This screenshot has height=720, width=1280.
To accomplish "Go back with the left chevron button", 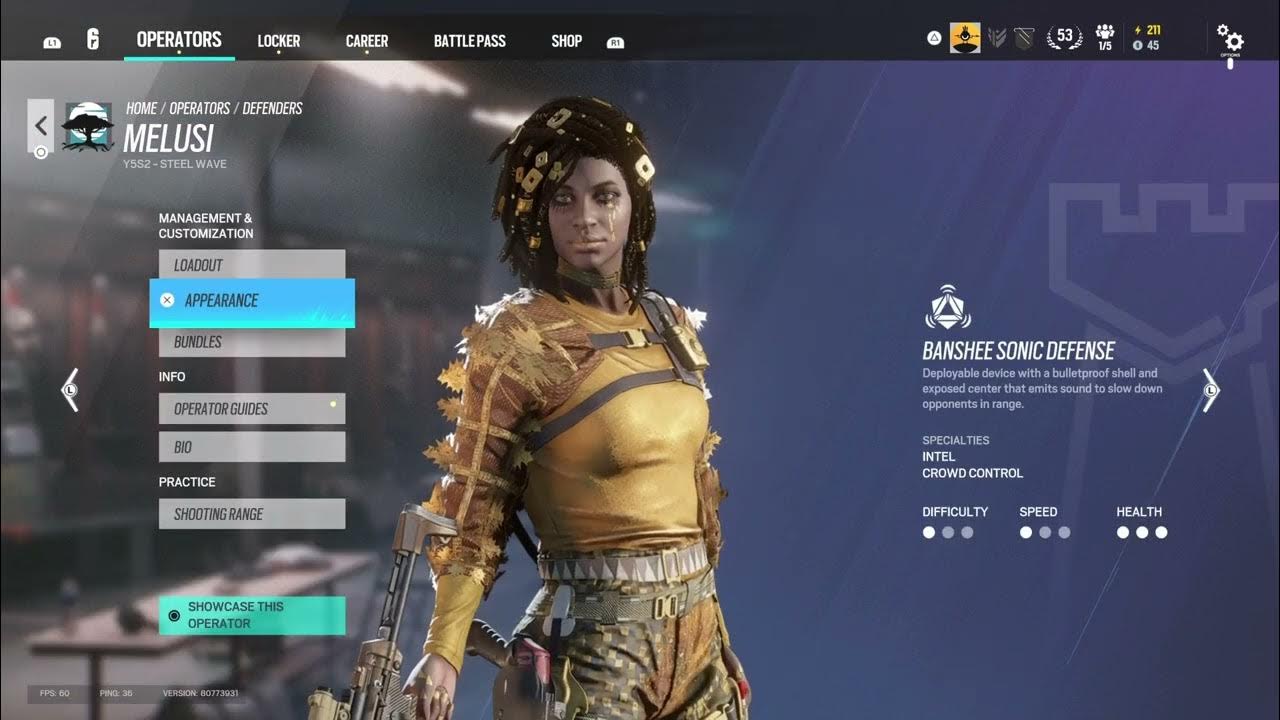I will [x=41, y=126].
